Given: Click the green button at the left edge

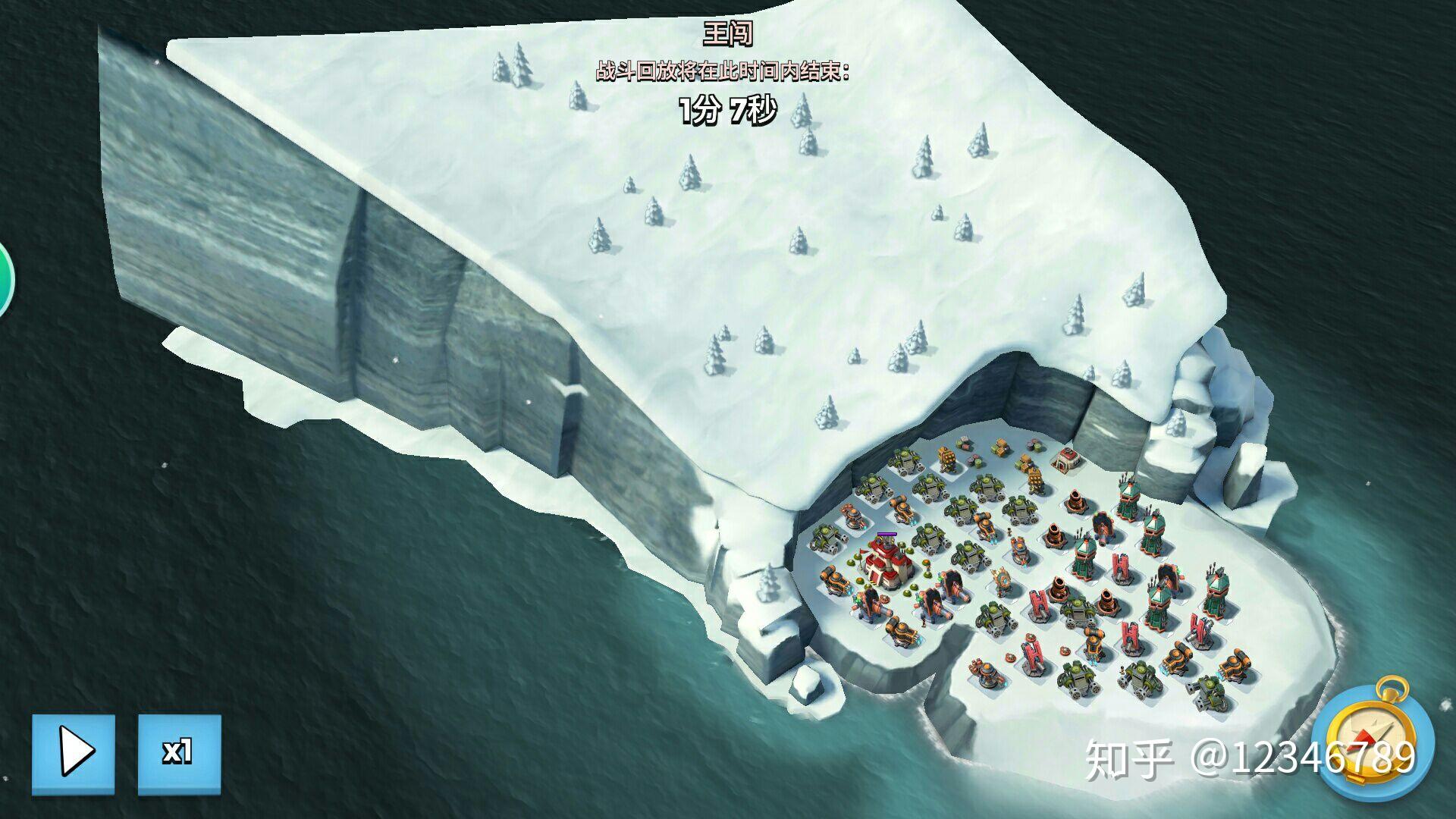Looking at the screenshot, I should [x=5, y=281].
